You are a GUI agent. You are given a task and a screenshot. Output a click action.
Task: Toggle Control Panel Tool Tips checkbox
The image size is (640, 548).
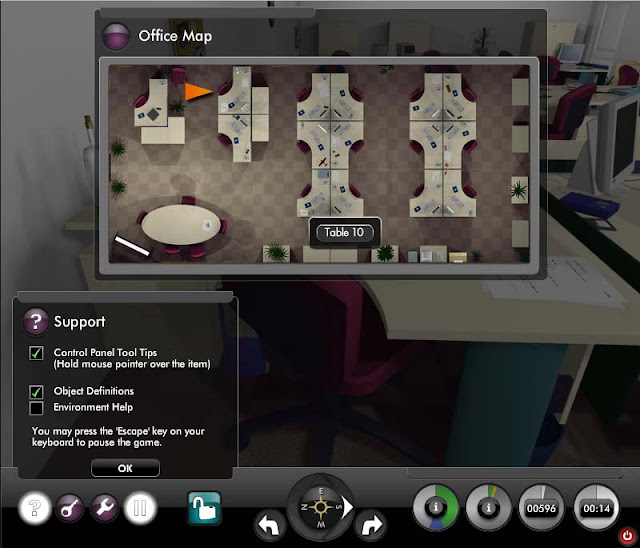(37, 353)
